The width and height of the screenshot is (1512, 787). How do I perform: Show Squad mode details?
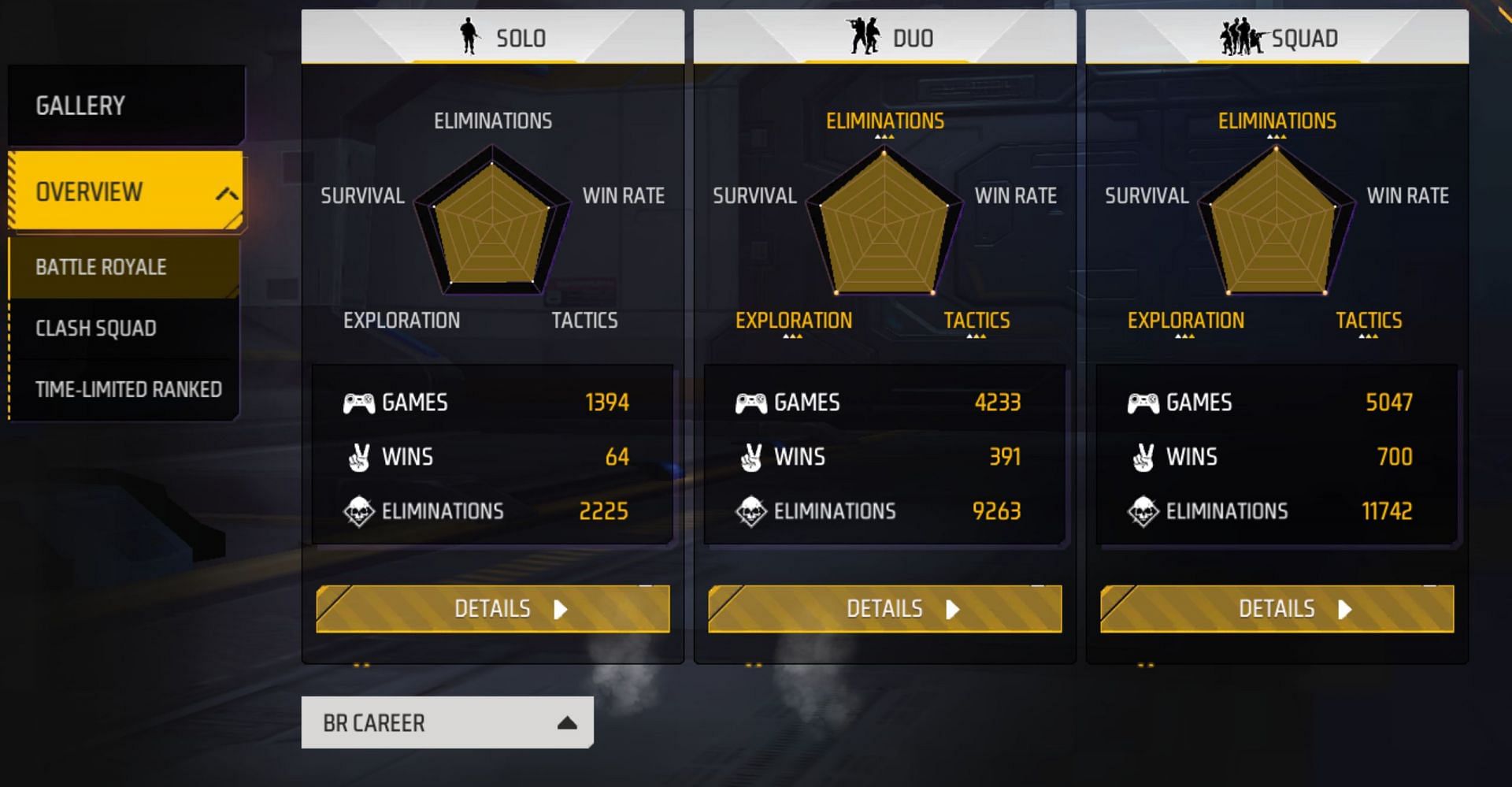1277,609
